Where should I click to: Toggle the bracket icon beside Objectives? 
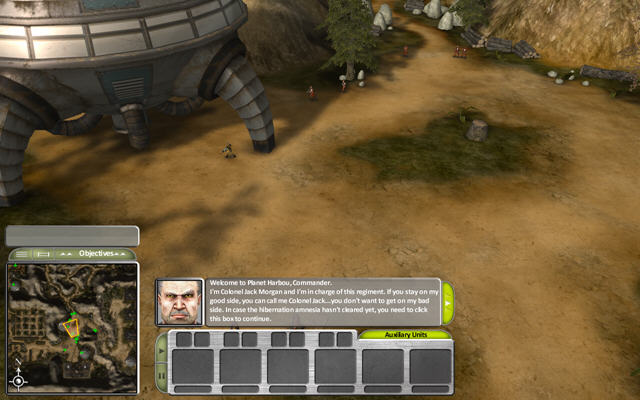coord(44,254)
